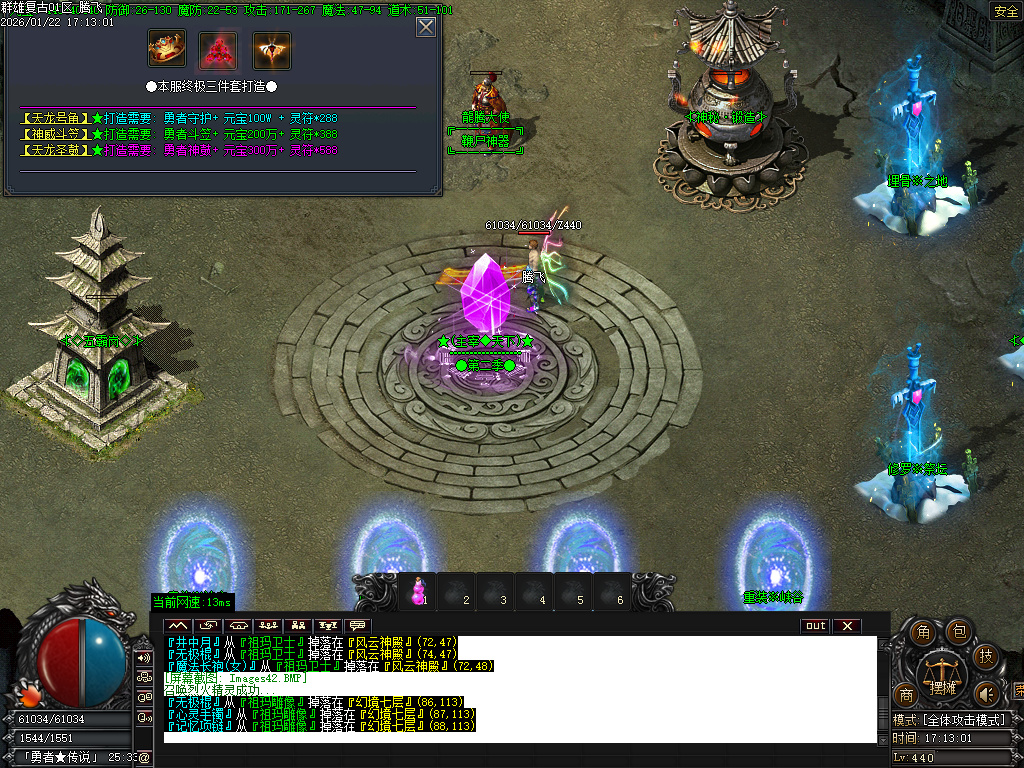Select the golden crown item icon
Image resolution: width=1024 pixels, height=768 pixels.
pyautogui.click(x=167, y=48)
